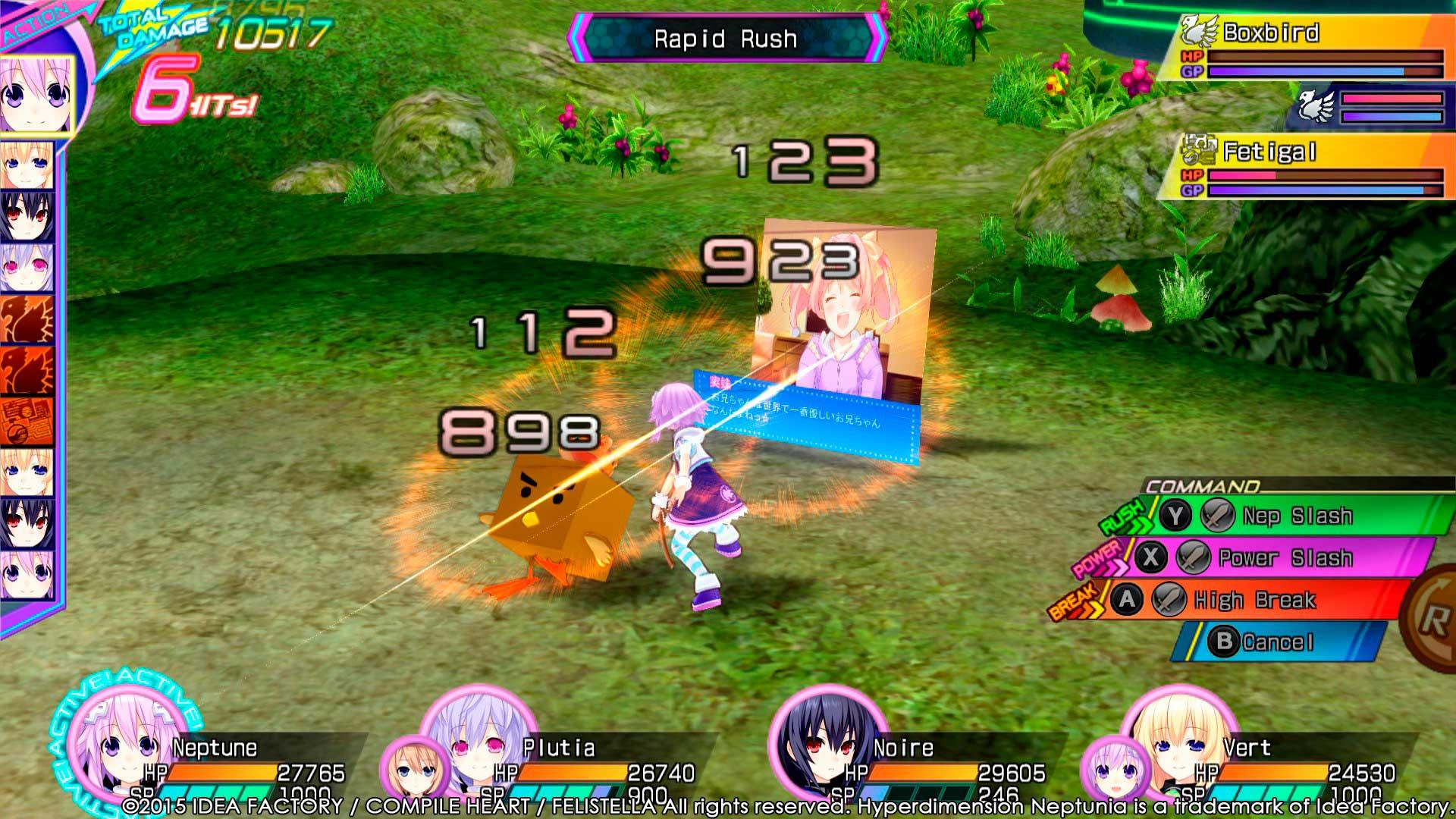1456x819 pixels.
Task: Click the active Neptune turn-order portrait
Action: [35, 96]
